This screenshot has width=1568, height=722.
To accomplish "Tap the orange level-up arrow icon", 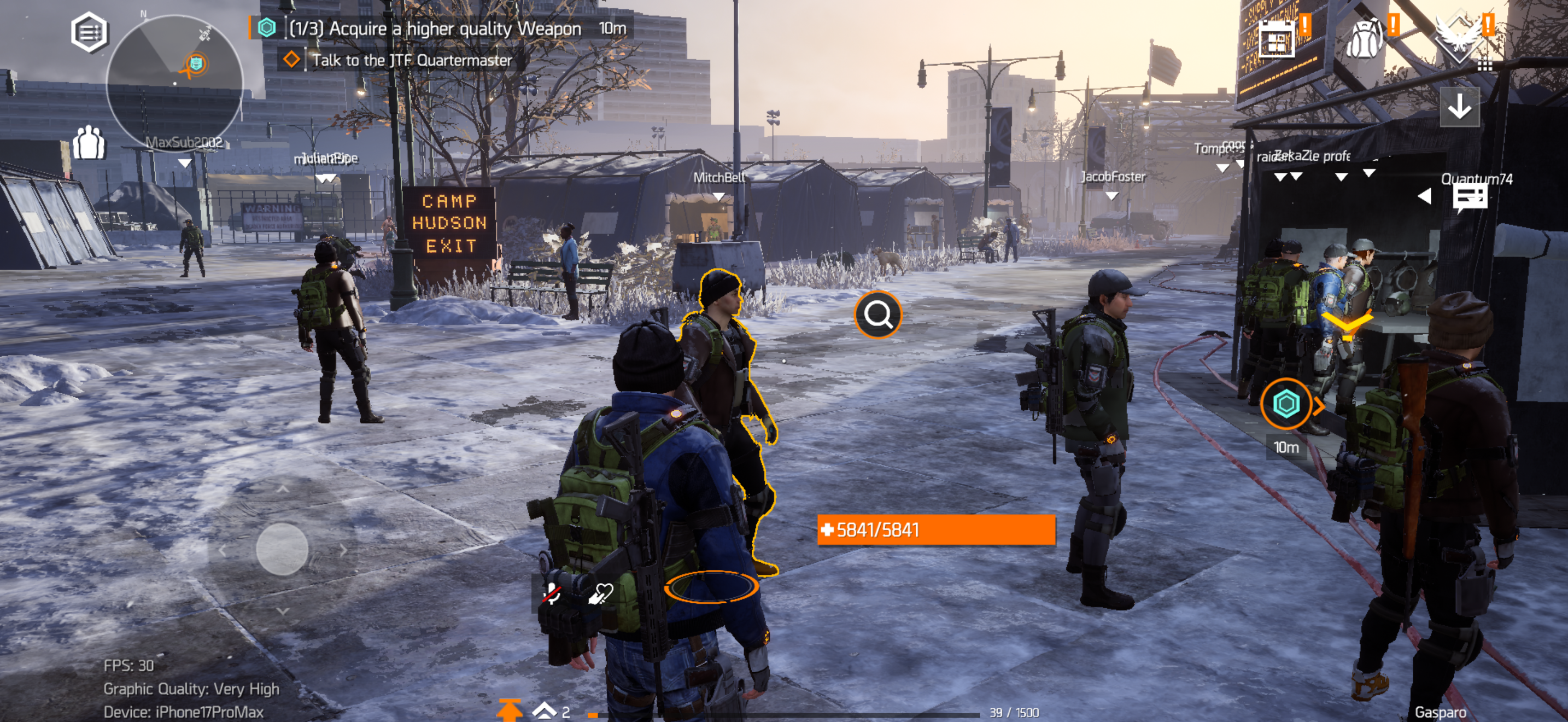I will point(509,710).
